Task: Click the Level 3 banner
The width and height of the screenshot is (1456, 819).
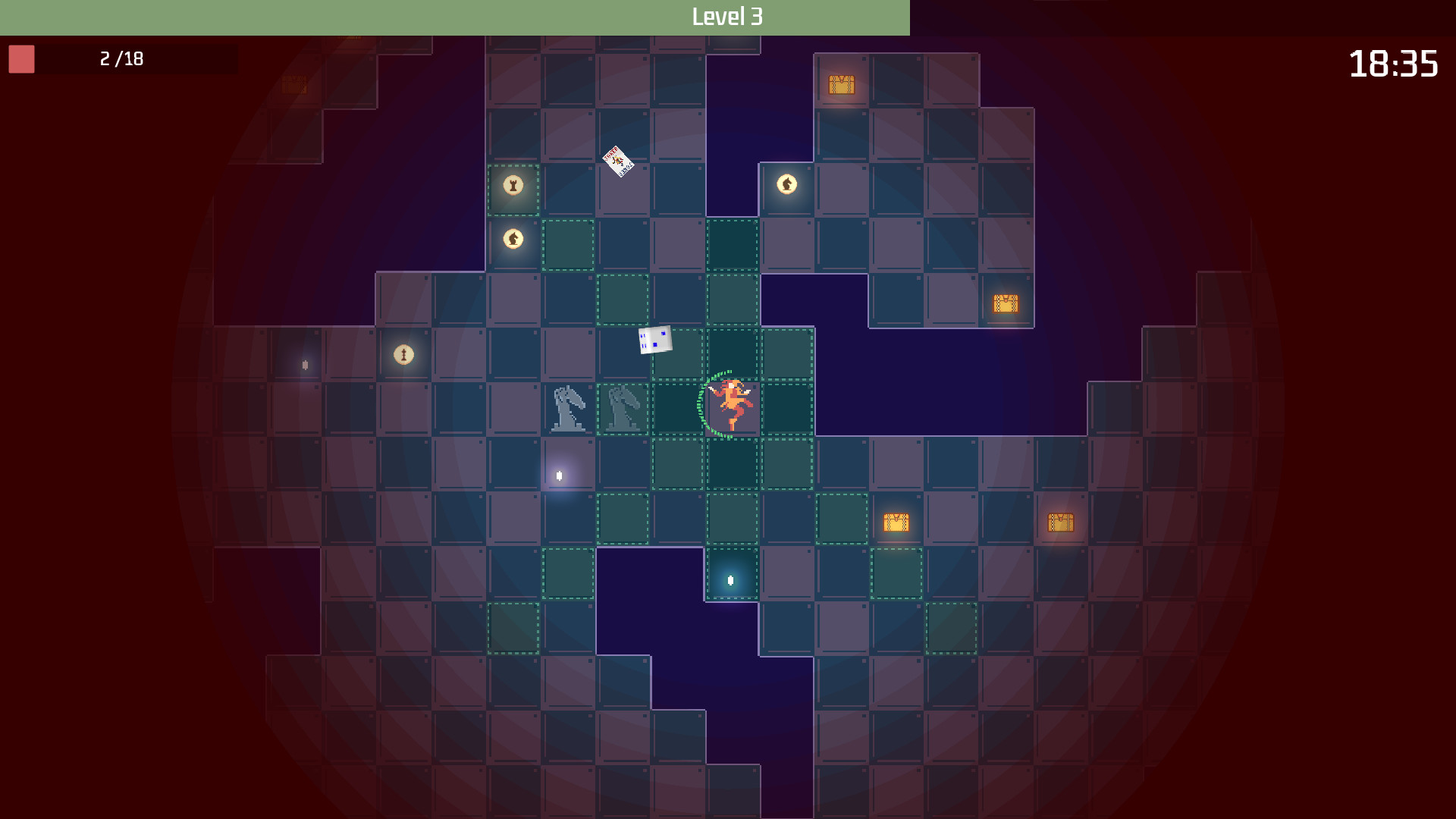Action: (x=728, y=15)
